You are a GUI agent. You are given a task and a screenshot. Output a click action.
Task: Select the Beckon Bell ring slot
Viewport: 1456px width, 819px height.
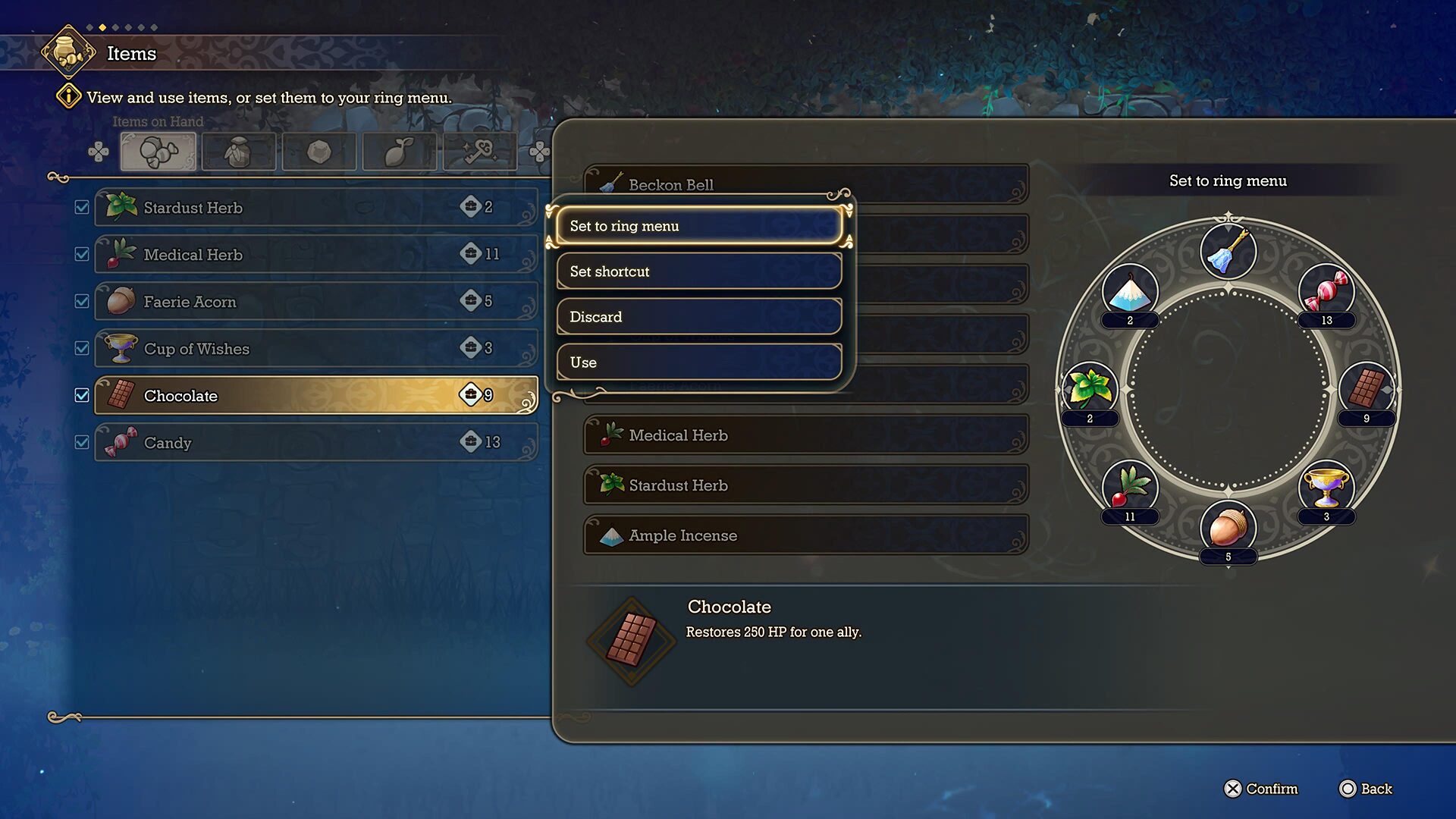tap(1228, 251)
